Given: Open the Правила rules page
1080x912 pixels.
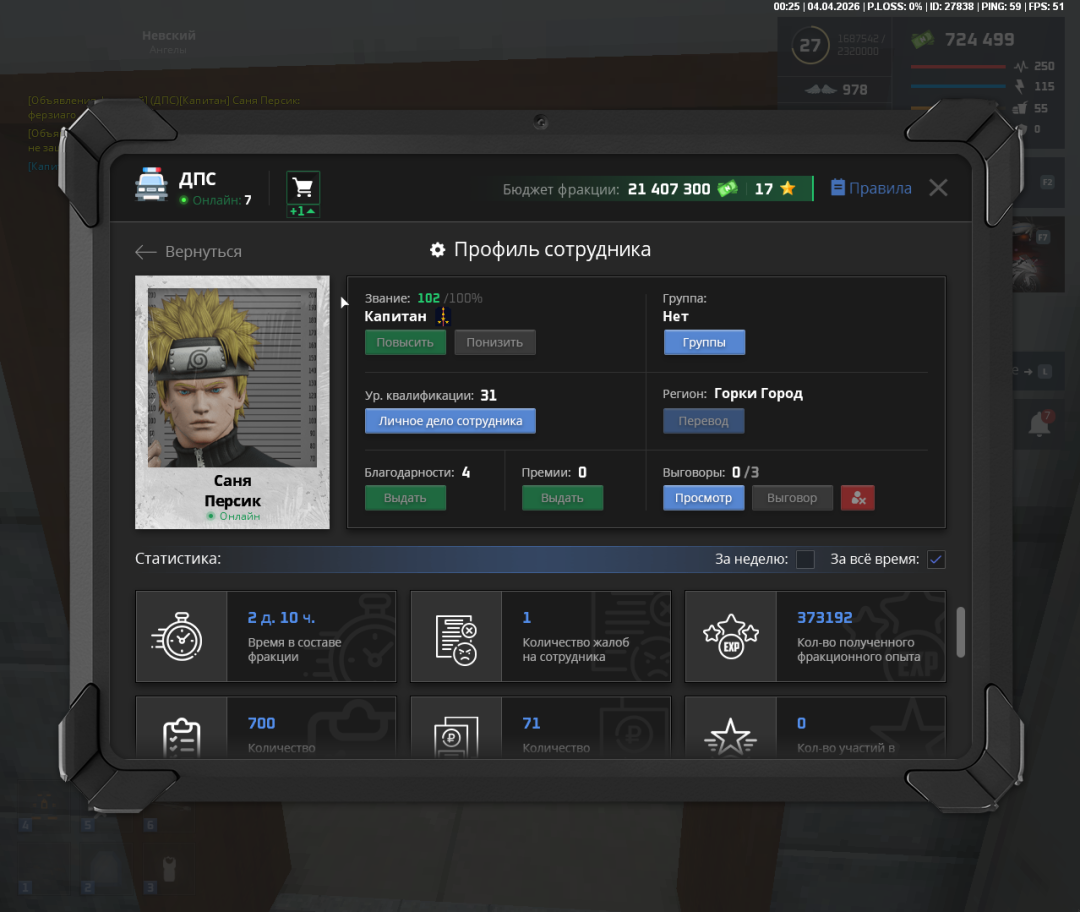Looking at the screenshot, I should pyautogui.click(x=871, y=188).
